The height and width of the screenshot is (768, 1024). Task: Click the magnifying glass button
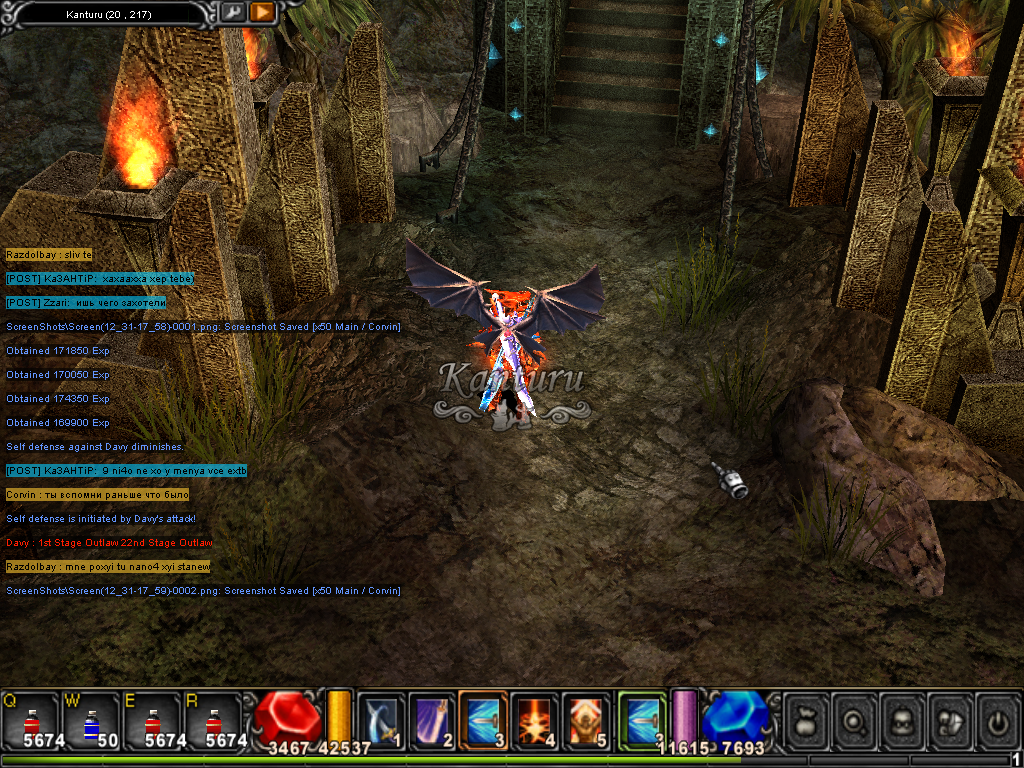coord(856,720)
